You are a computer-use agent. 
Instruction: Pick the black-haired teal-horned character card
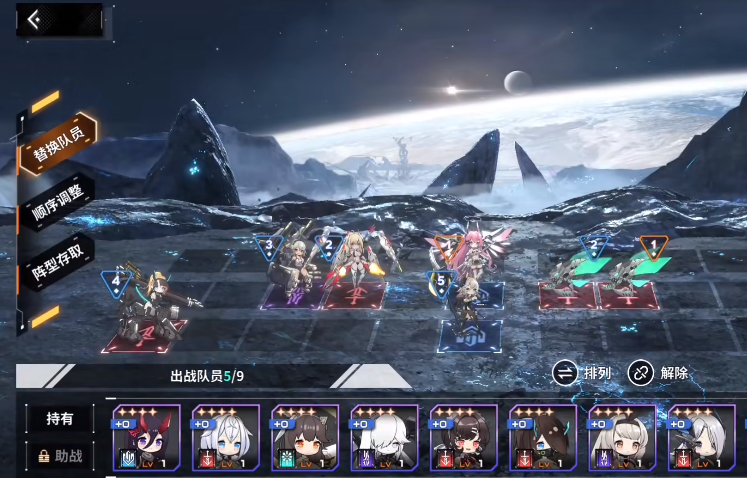pos(543,438)
